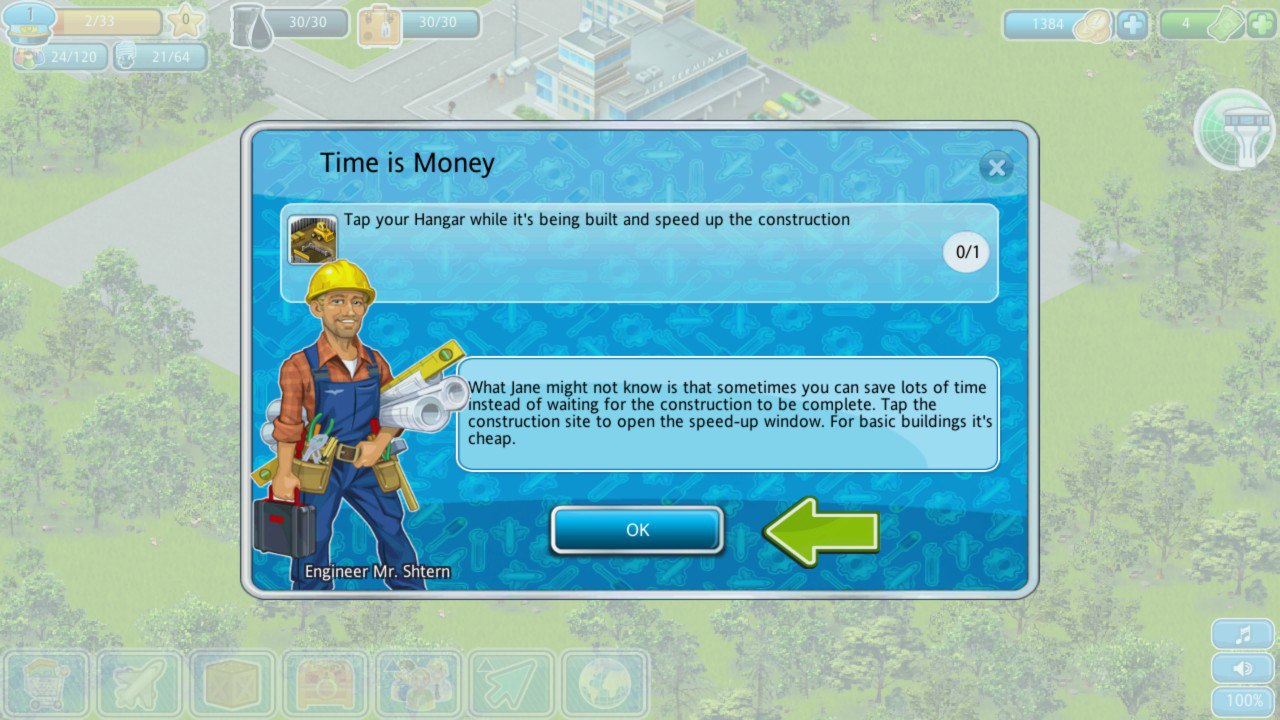The image size is (1280, 720).
Task: Open the globe world map
Action: [604, 686]
